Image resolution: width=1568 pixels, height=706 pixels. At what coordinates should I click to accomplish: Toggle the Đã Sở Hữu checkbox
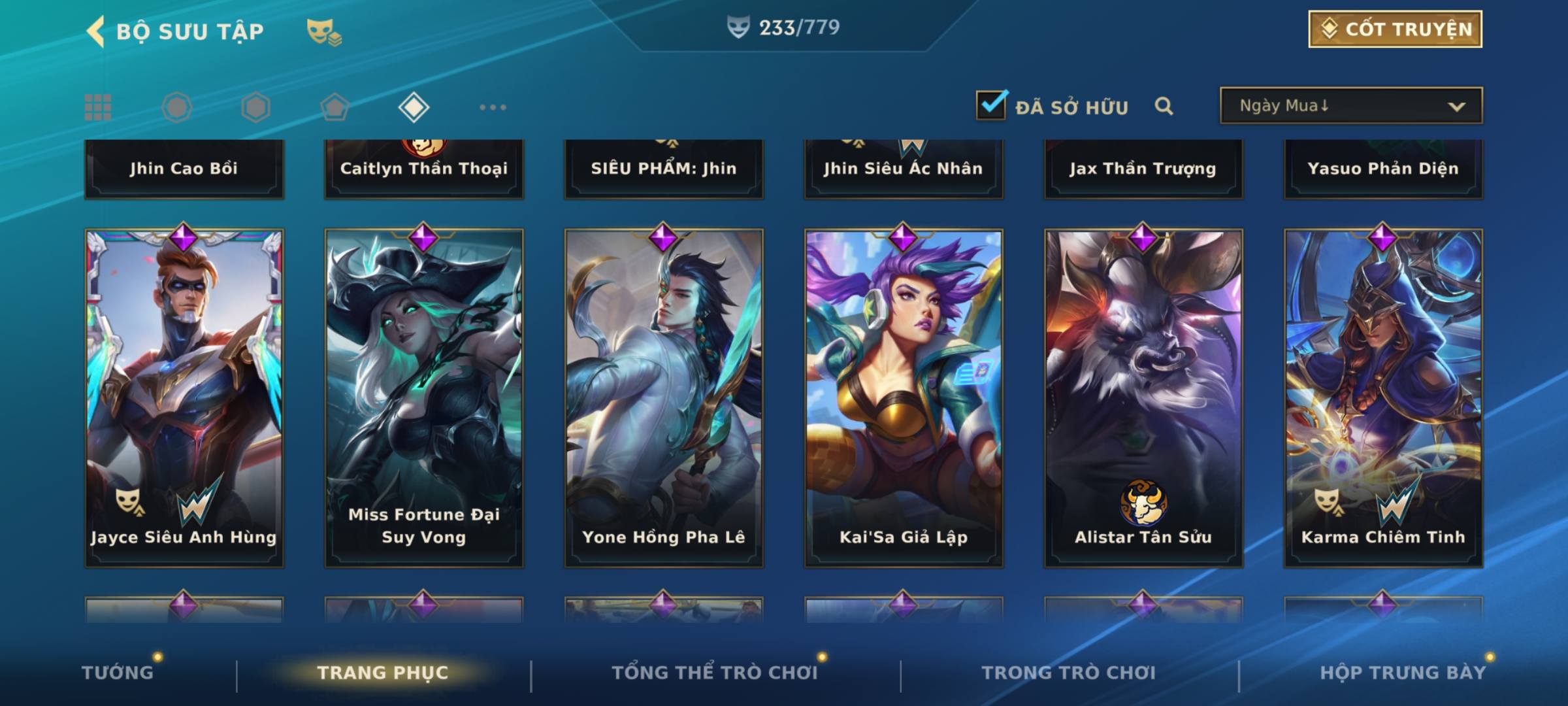click(x=991, y=105)
